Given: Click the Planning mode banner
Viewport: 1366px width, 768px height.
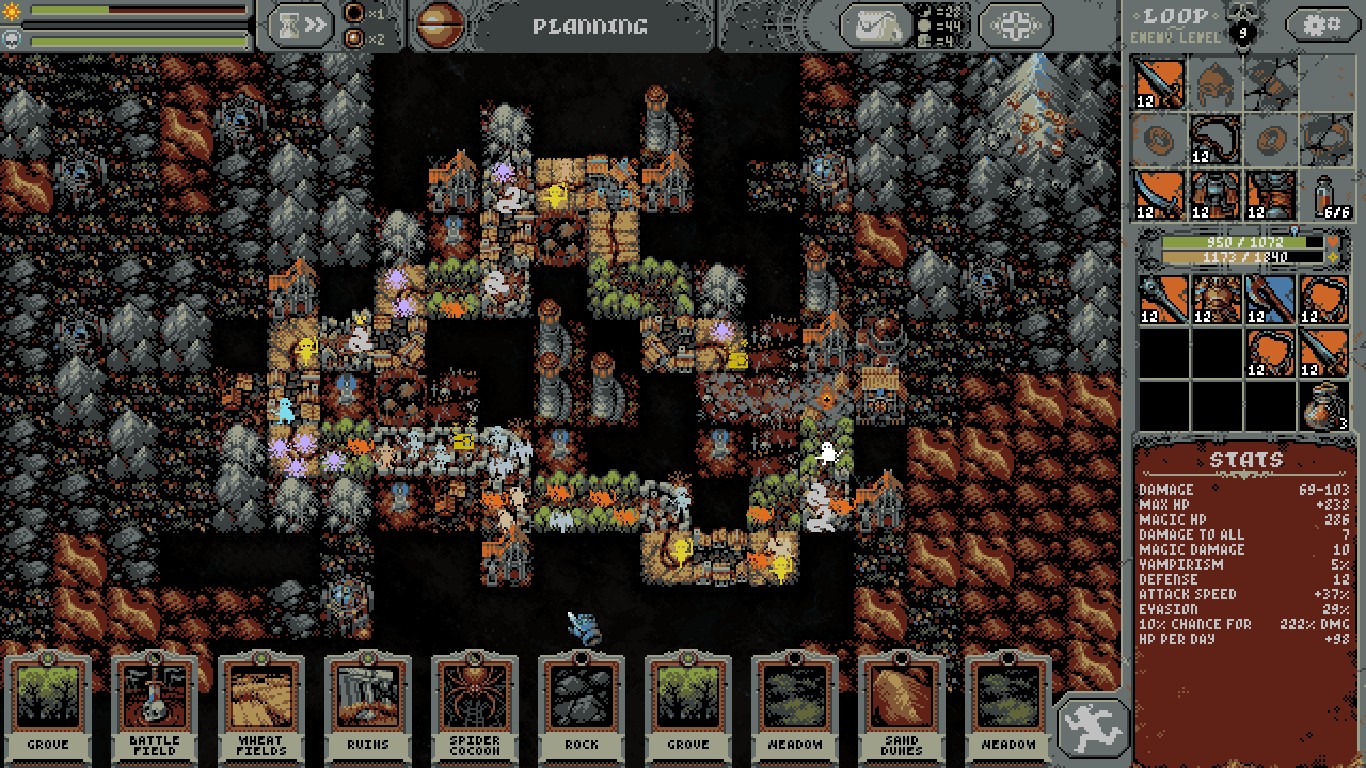Looking at the screenshot, I should [589, 26].
